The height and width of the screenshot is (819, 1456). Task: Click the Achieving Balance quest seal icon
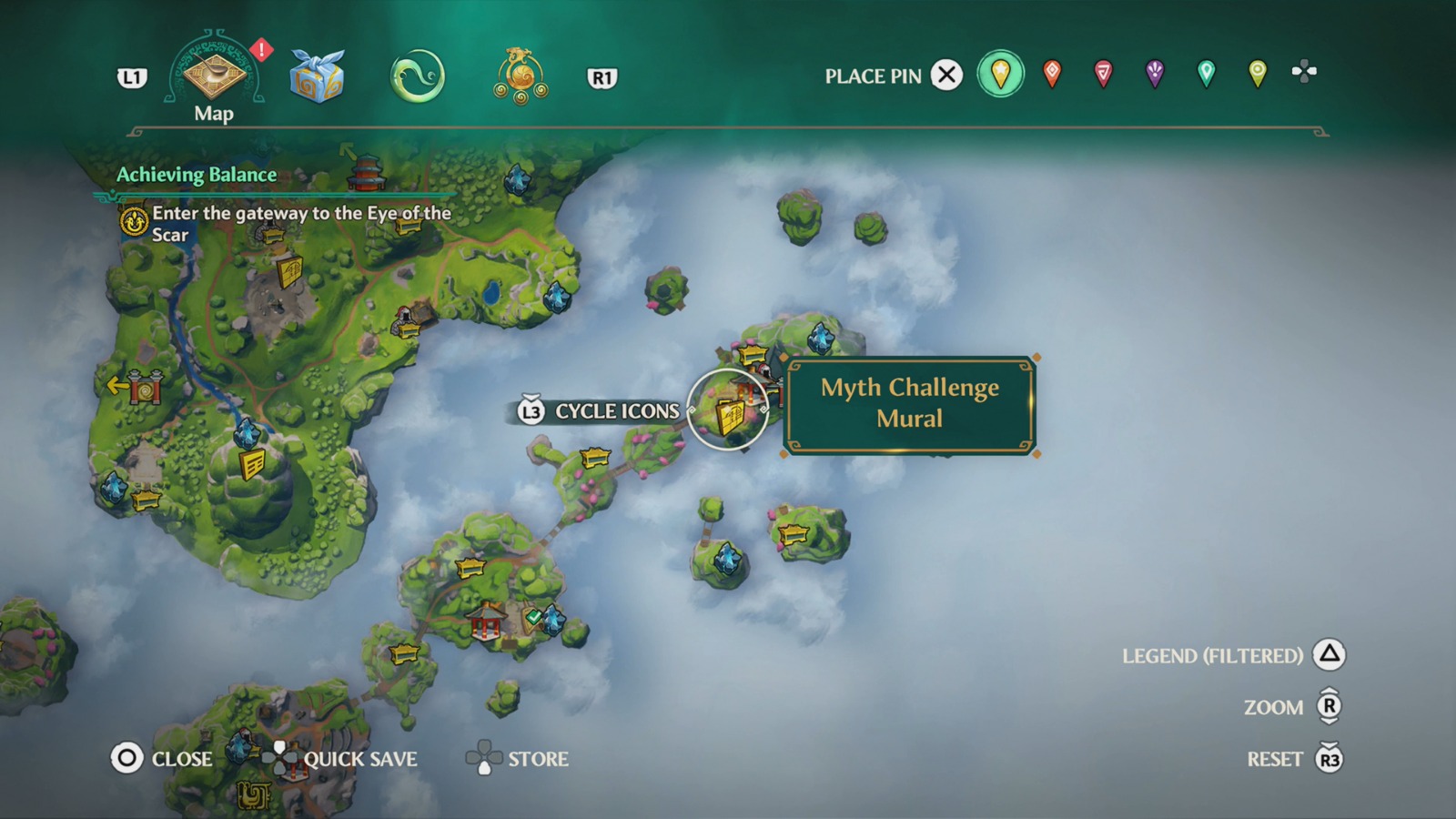133,222
